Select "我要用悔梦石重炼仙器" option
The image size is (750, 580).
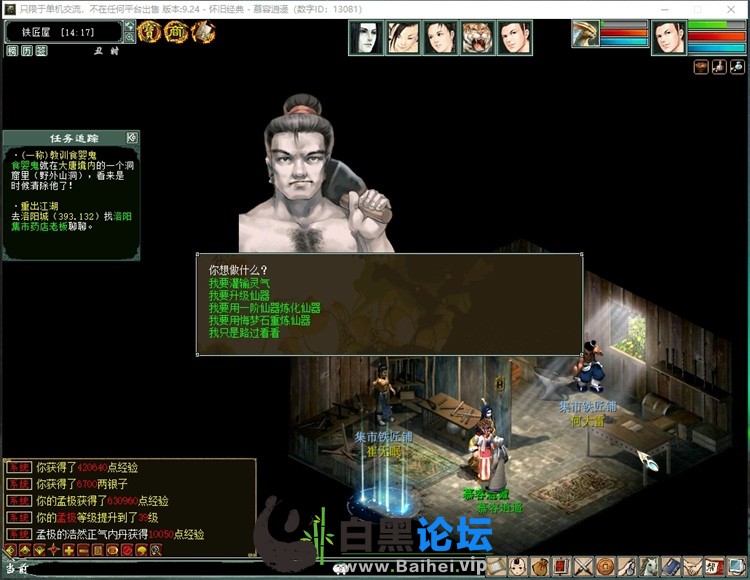click(x=265, y=320)
